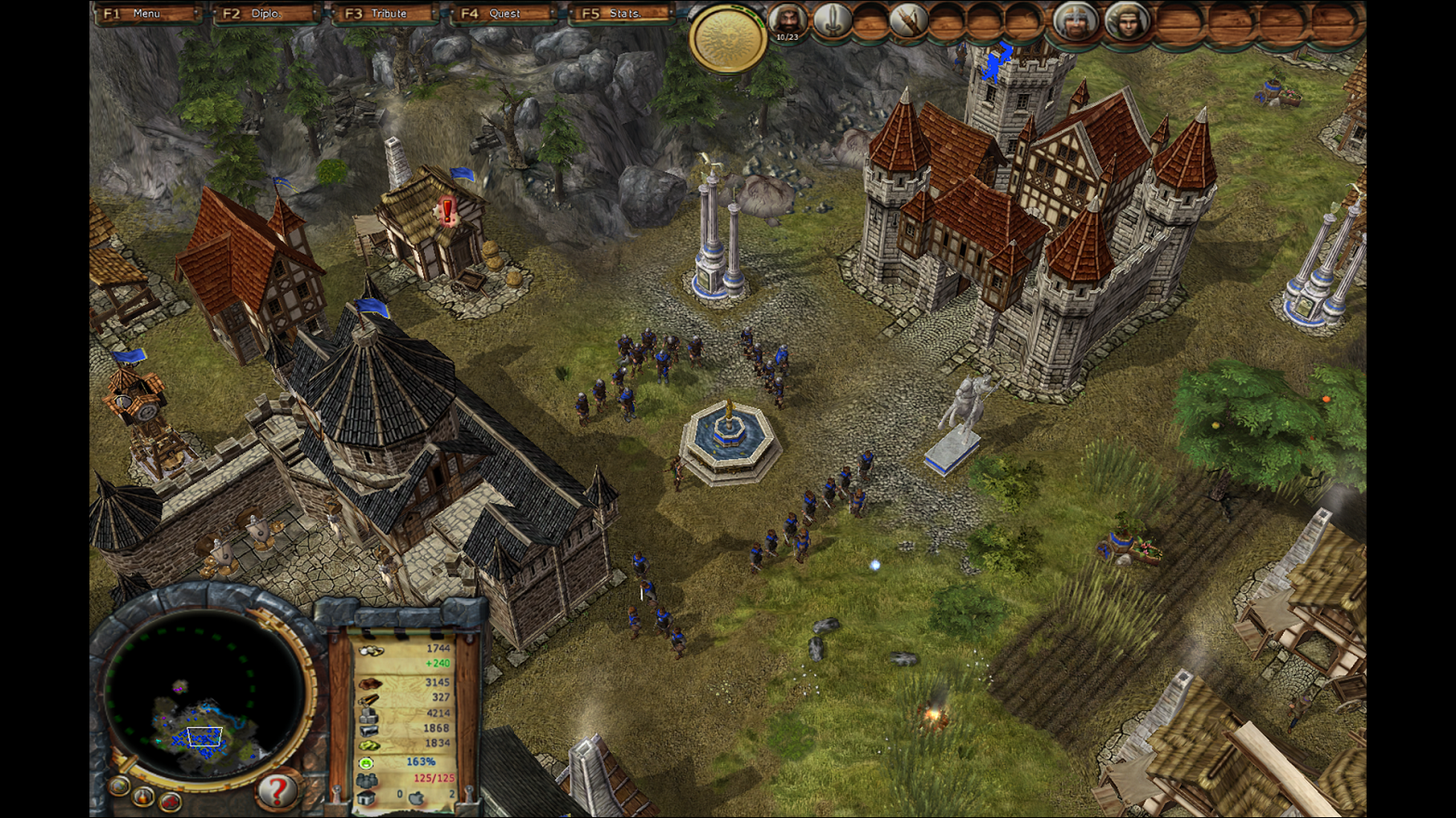Toggle the red X button below the minimap

(169, 801)
